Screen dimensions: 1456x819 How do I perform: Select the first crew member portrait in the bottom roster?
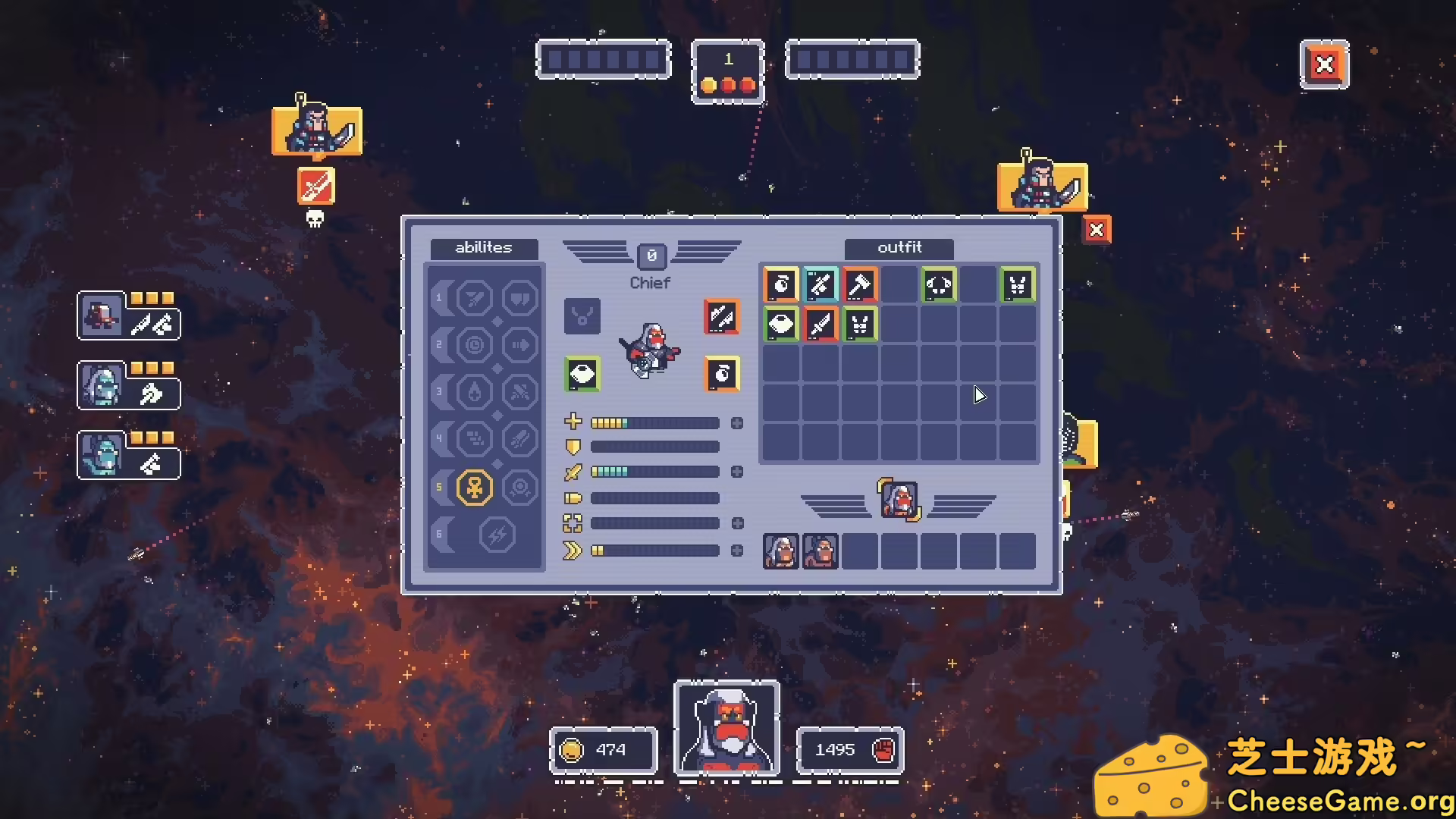point(780,551)
